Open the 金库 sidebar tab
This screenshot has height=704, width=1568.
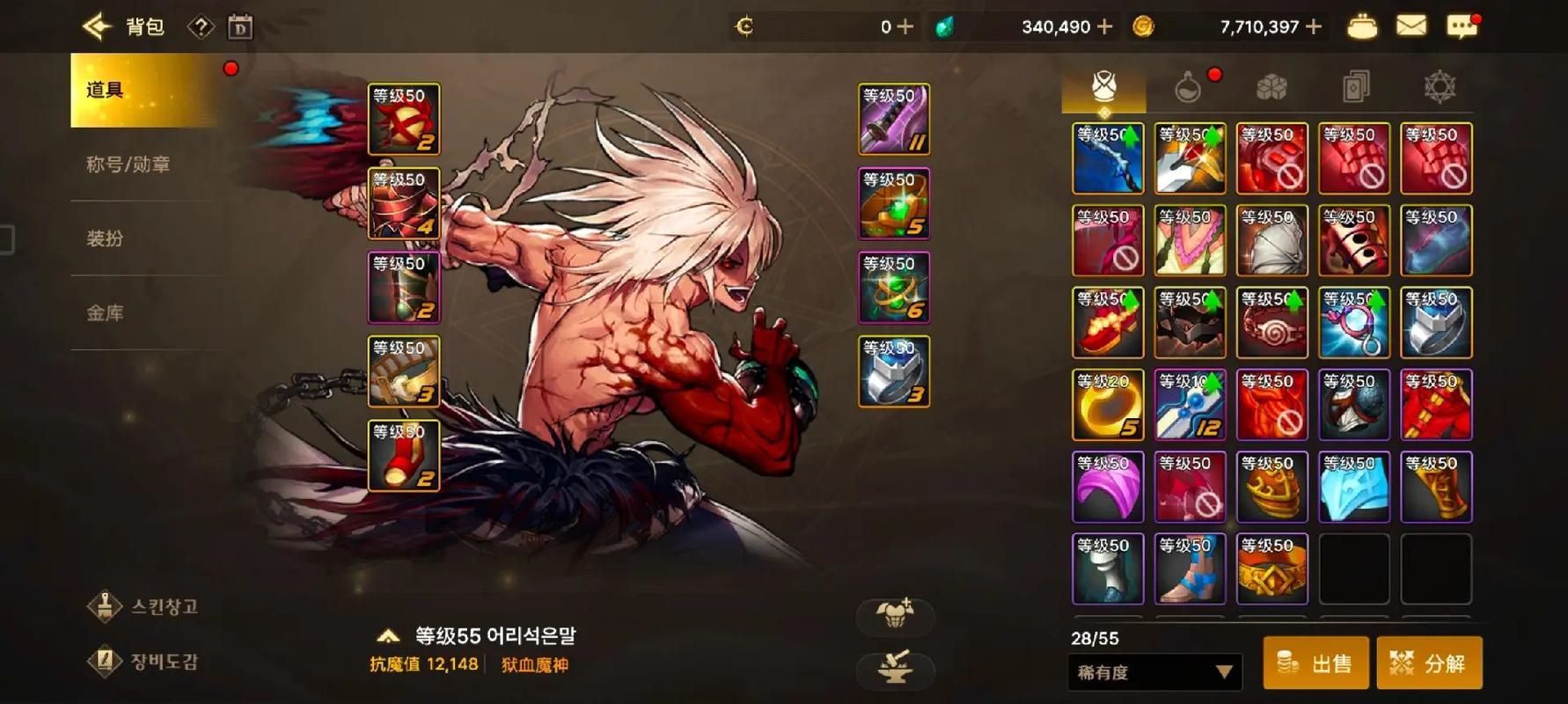click(123, 312)
